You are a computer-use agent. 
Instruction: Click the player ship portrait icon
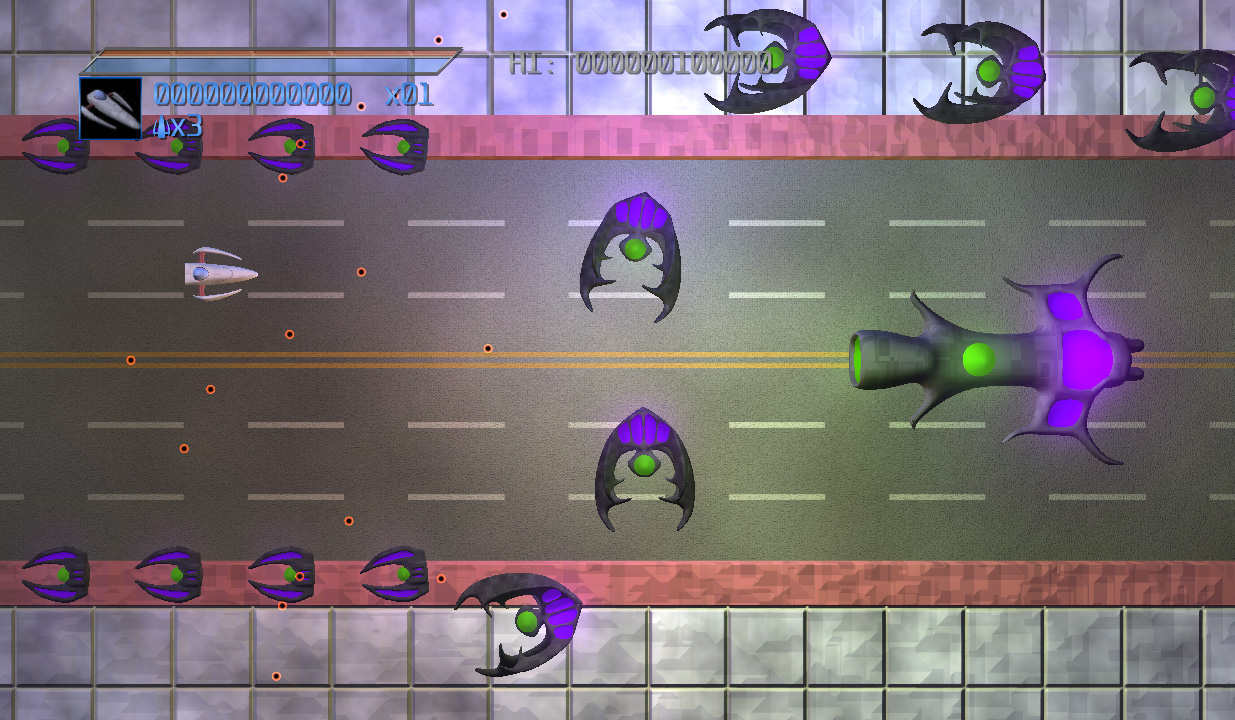[110, 107]
